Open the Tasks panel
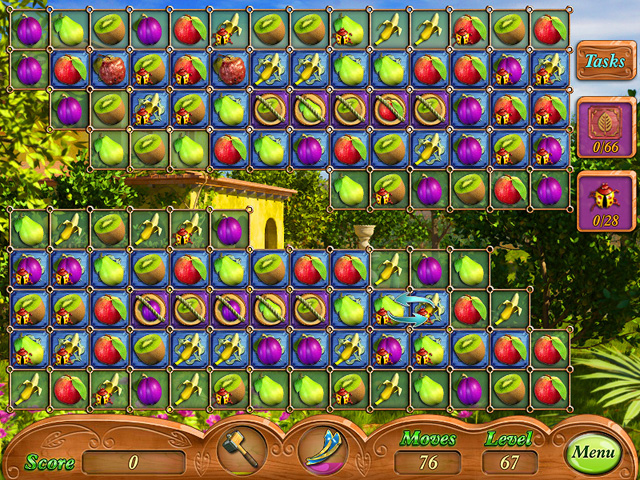 (604, 61)
